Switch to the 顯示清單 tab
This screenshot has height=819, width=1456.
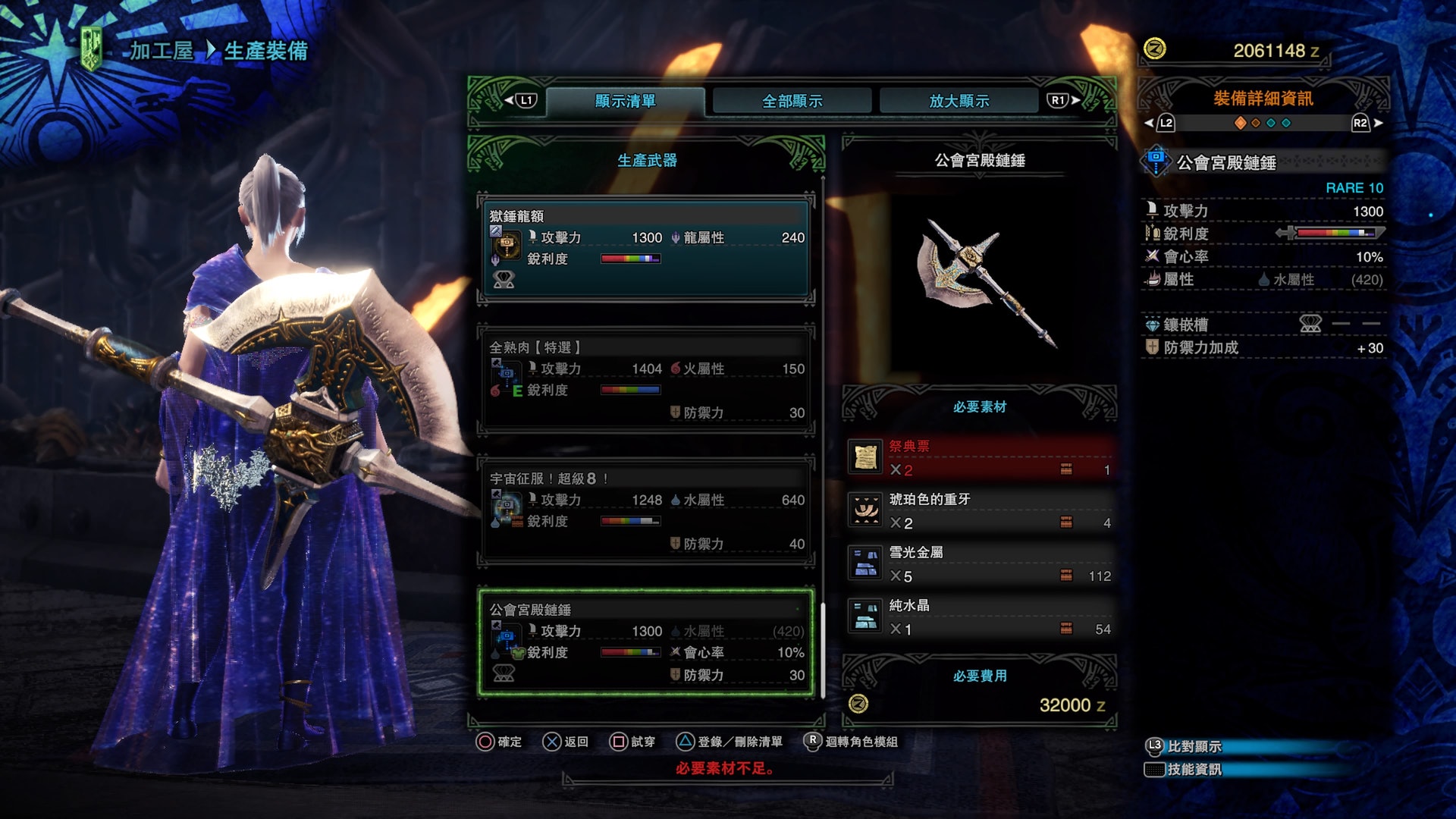pyautogui.click(x=625, y=101)
